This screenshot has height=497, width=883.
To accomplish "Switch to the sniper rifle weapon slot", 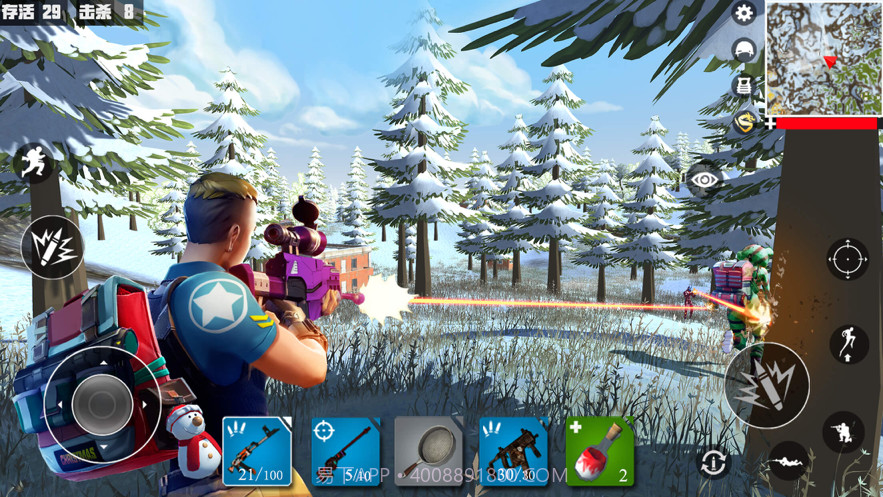I will click(x=345, y=451).
